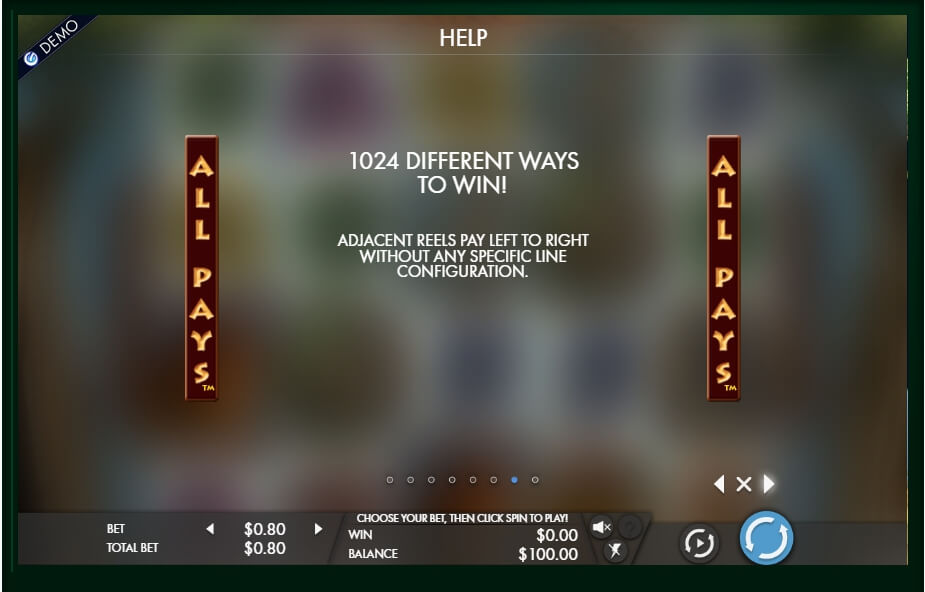Click the highlighted blue page dot
This screenshot has height=592, width=925.
pyautogui.click(x=514, y=480)
